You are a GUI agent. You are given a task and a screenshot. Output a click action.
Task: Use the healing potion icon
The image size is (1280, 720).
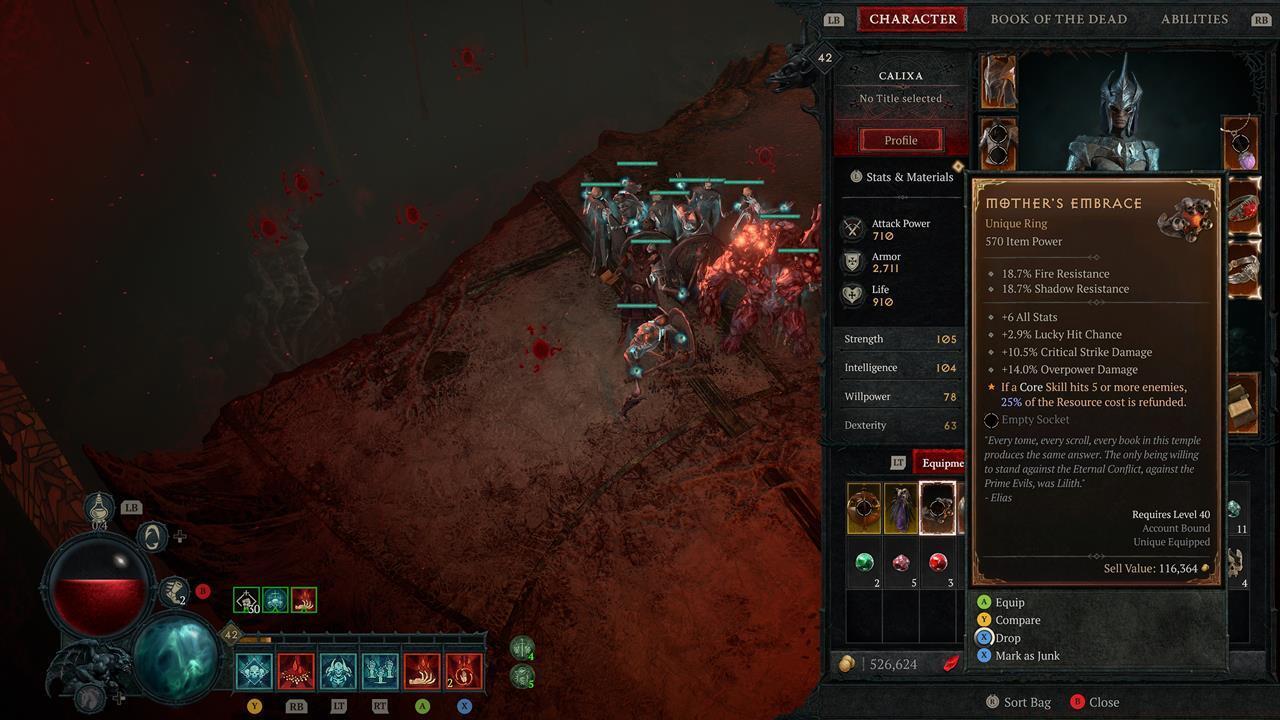coord(99,508)
